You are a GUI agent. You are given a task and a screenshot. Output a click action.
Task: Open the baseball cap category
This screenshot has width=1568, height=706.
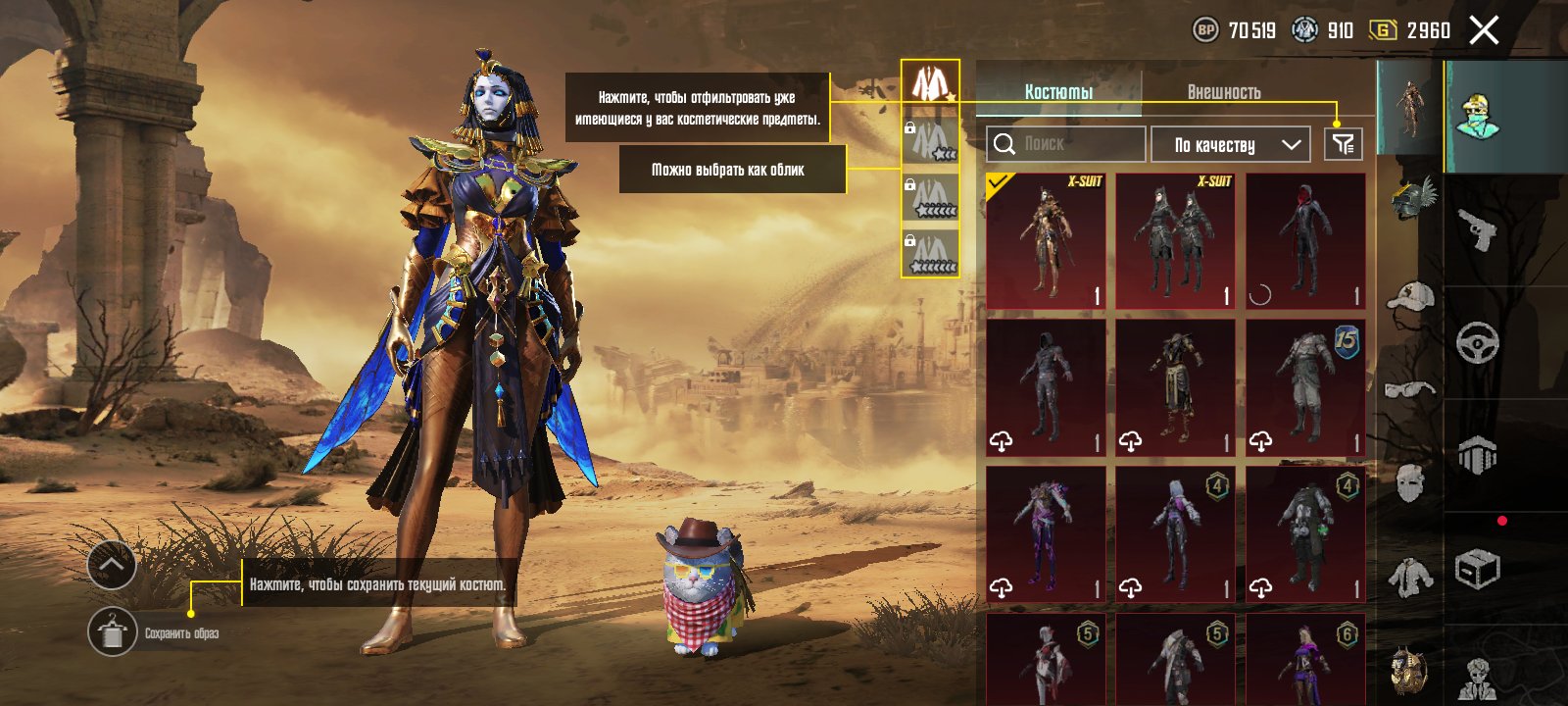(1411, 295)
